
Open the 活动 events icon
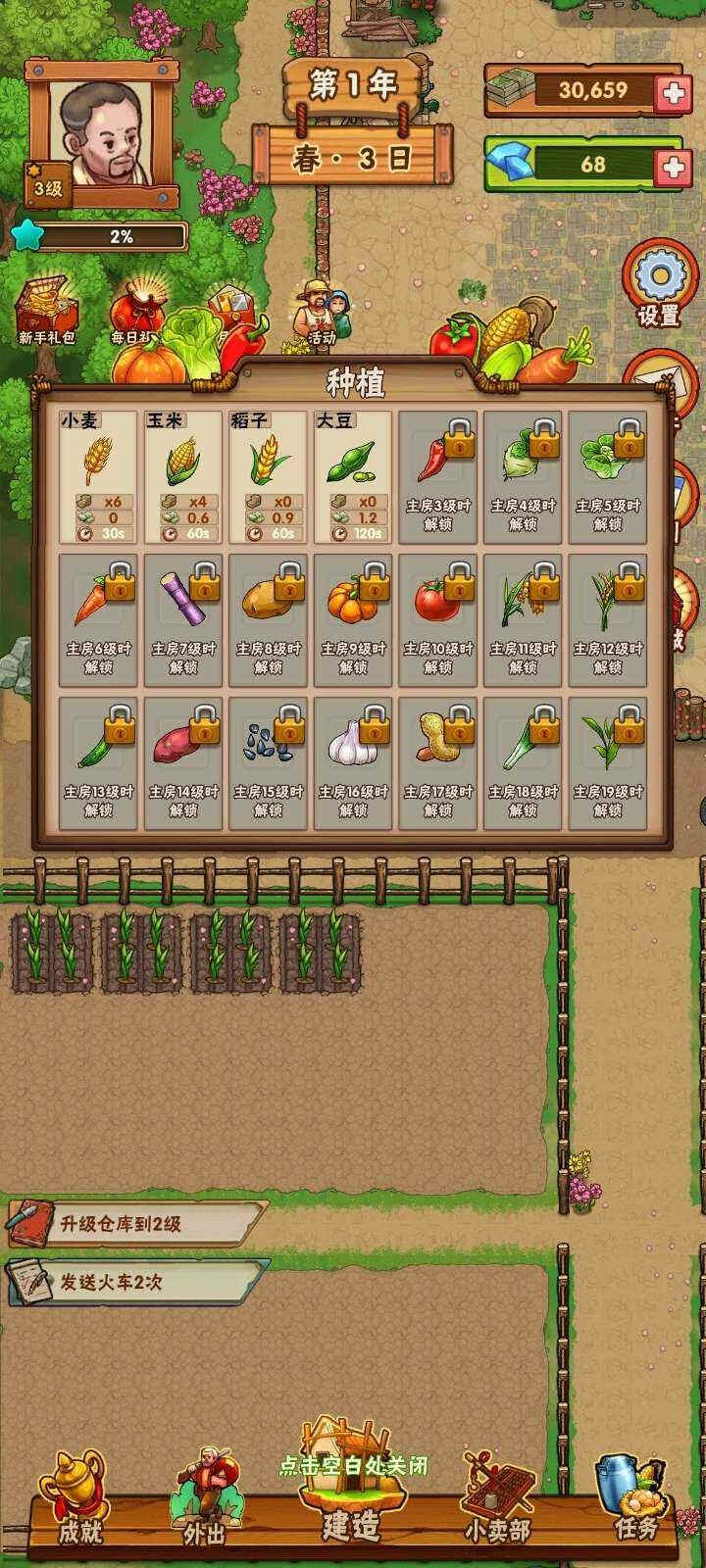[x=321, y=314]
